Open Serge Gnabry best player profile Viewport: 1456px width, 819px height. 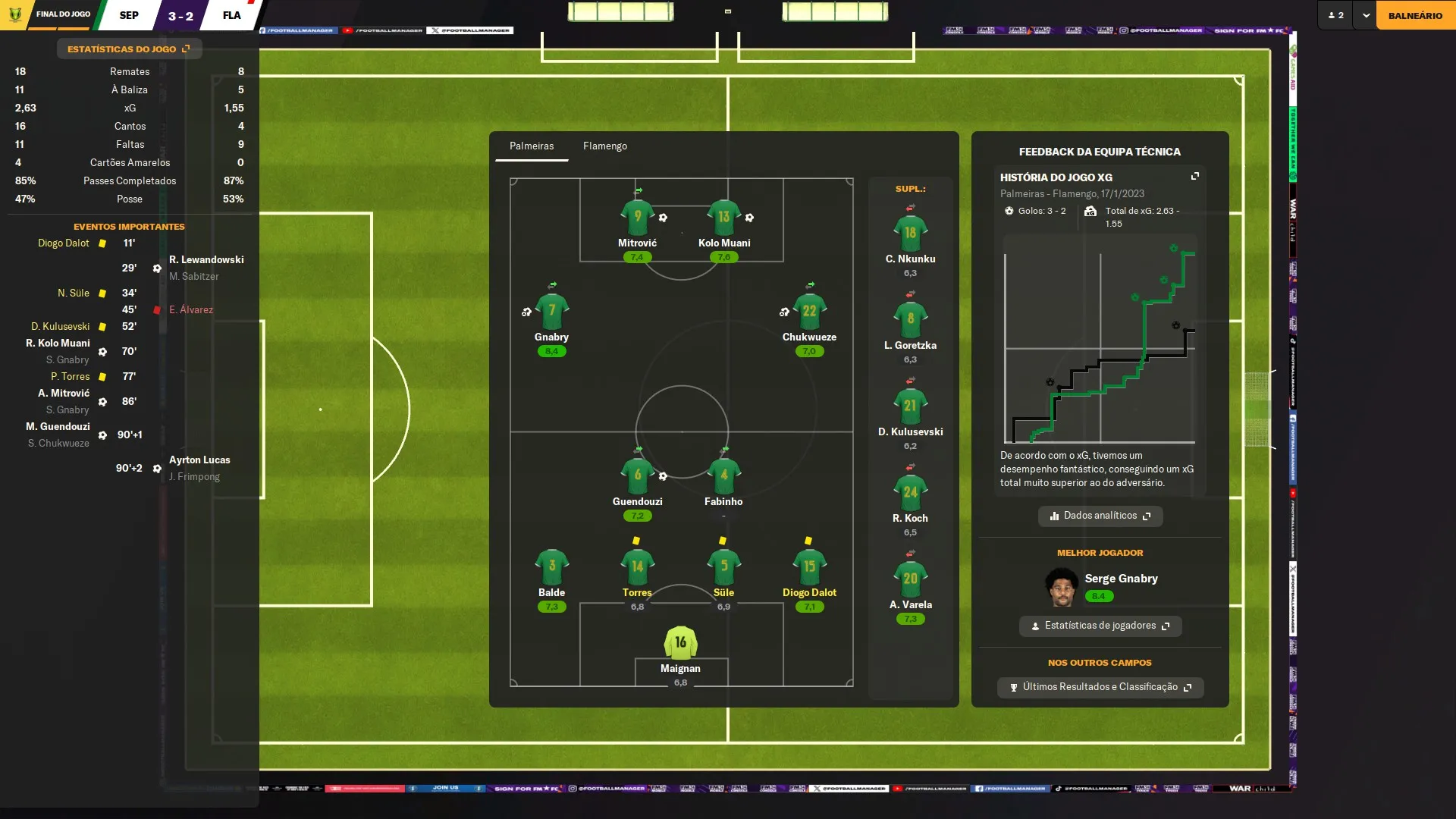1120,579
